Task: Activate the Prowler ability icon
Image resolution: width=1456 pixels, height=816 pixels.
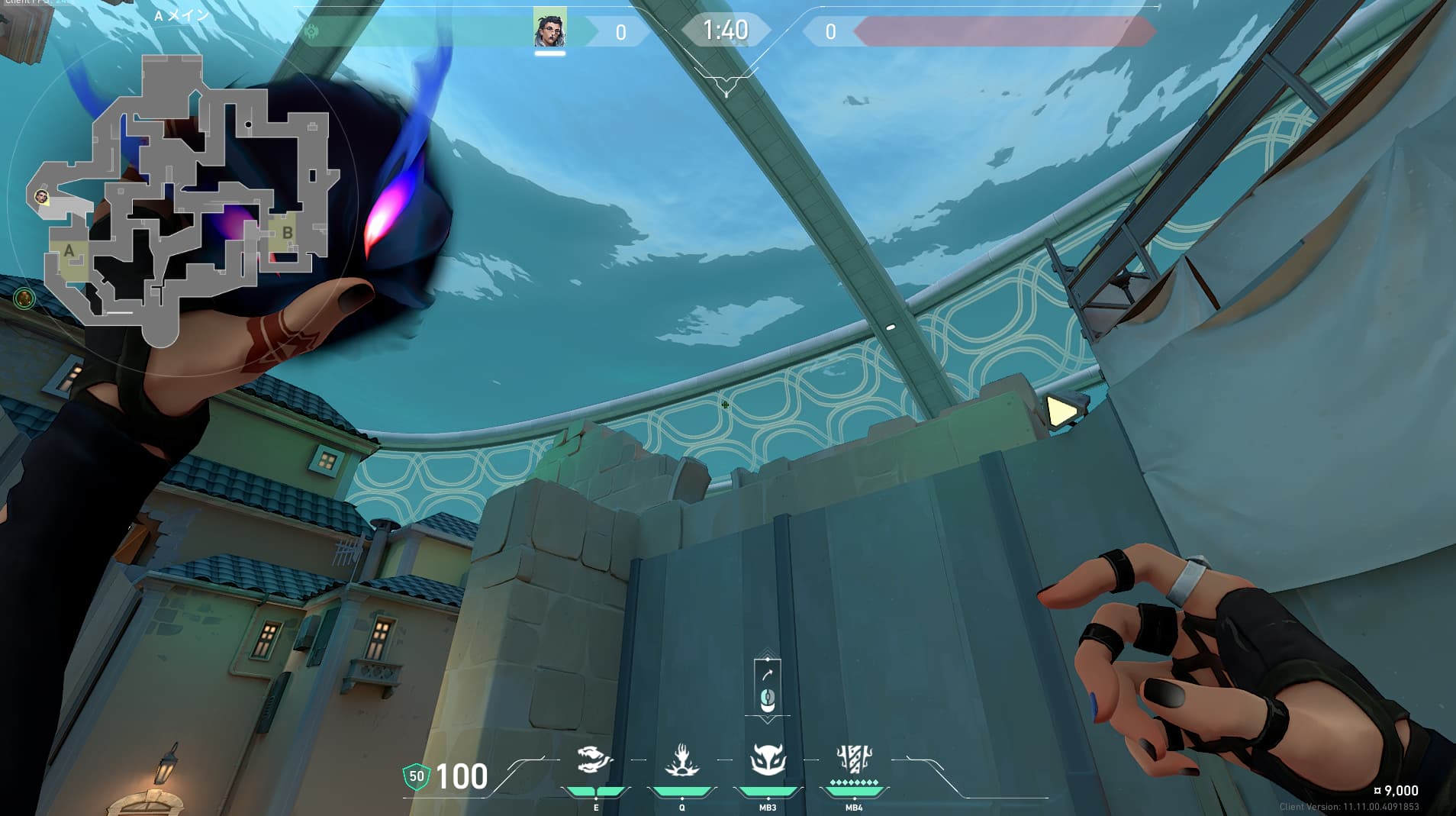Action: [595, 761]
